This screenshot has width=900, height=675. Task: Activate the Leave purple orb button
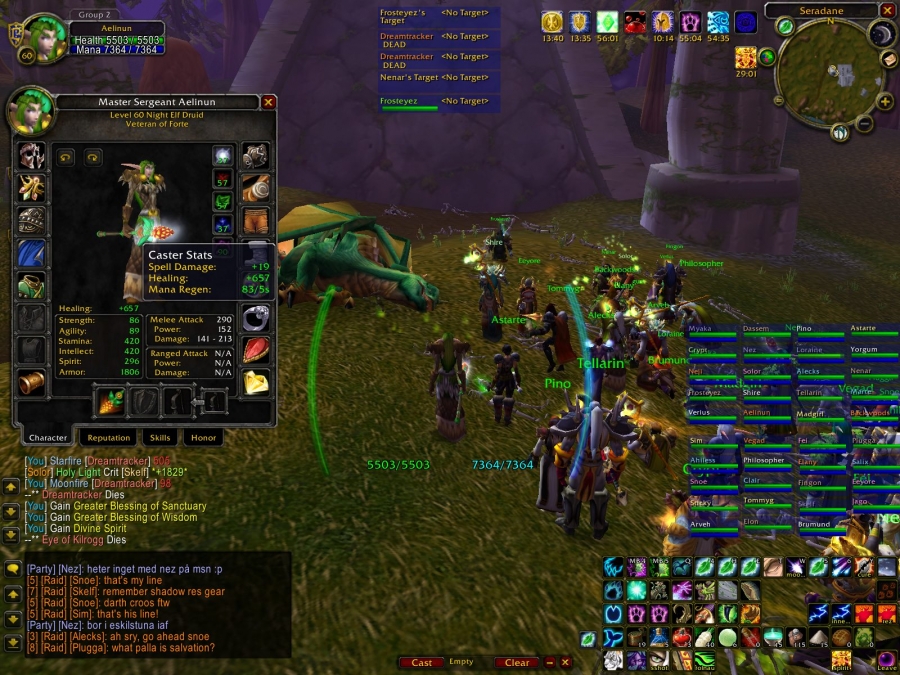pyautogui.click(x=886, y=660)
